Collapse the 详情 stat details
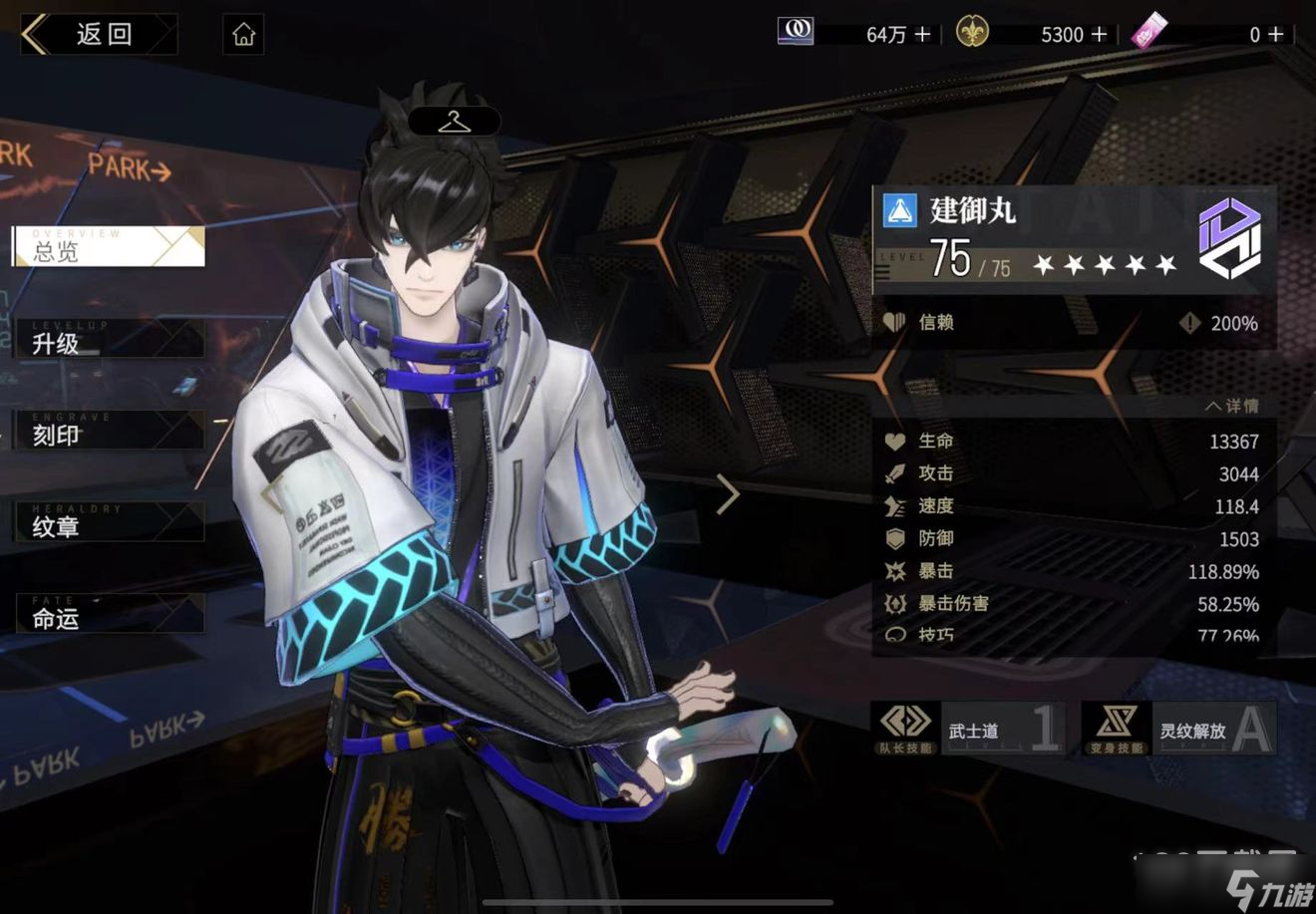1316x914 pixels. point(1232,407)
